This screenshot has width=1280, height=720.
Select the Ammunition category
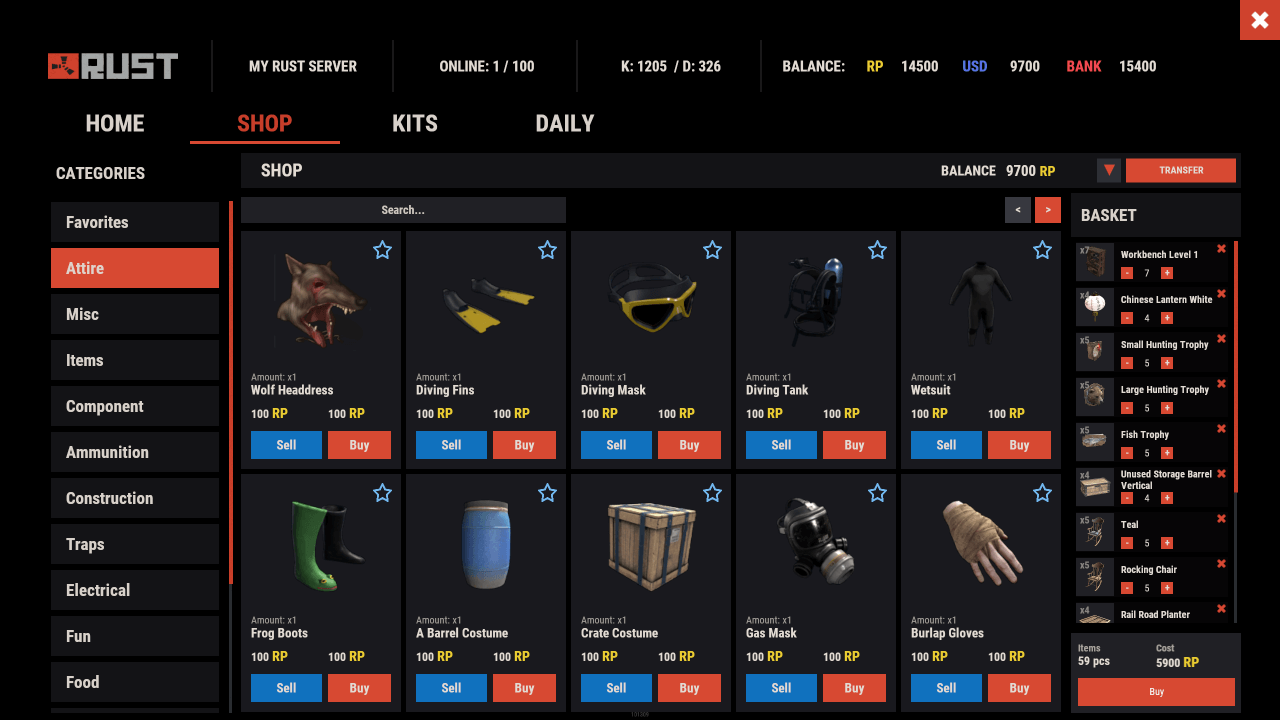click(134, 452)
